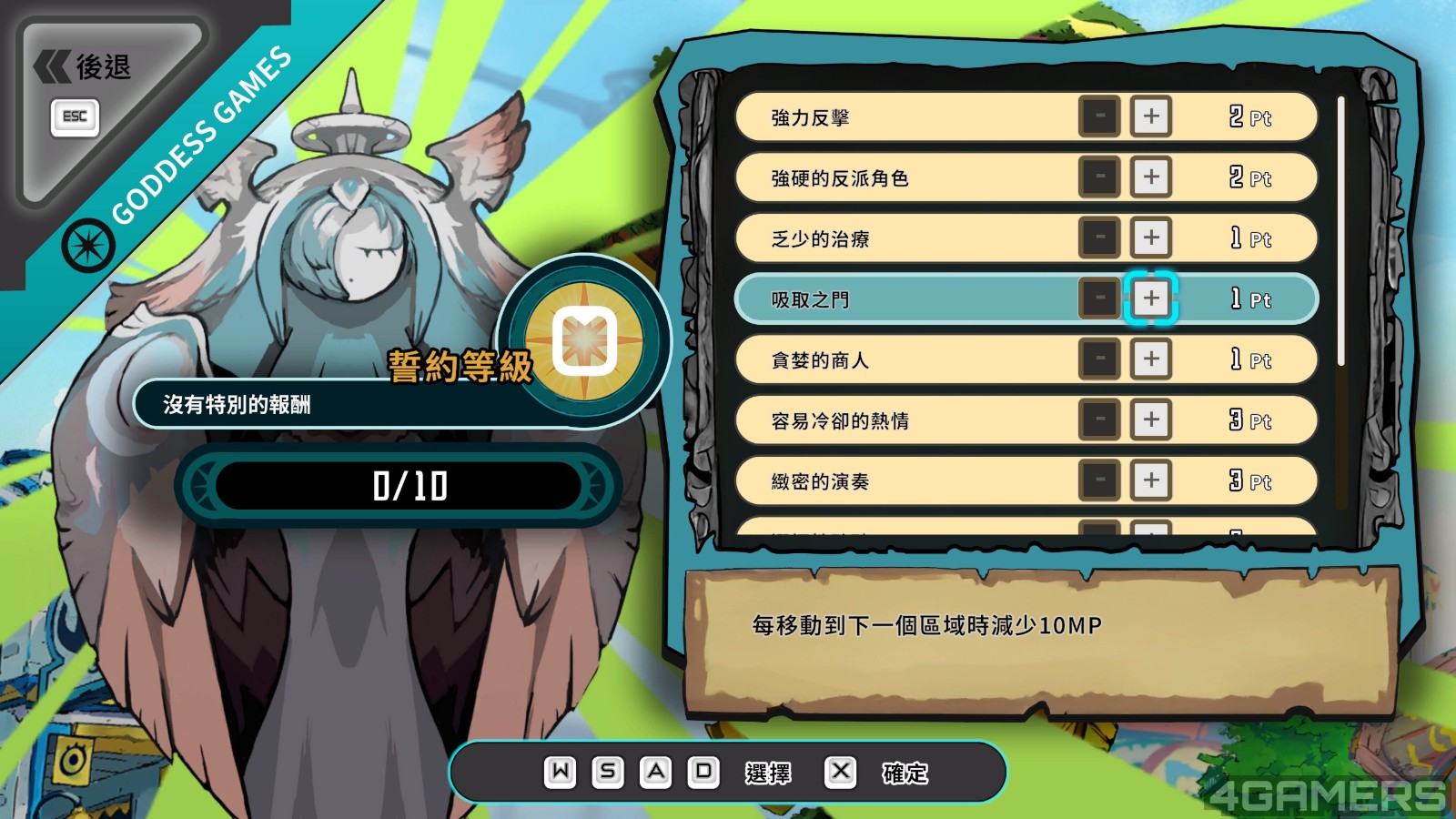
Task: Select the 強力反擊 list row
Action: click(910, 117)
